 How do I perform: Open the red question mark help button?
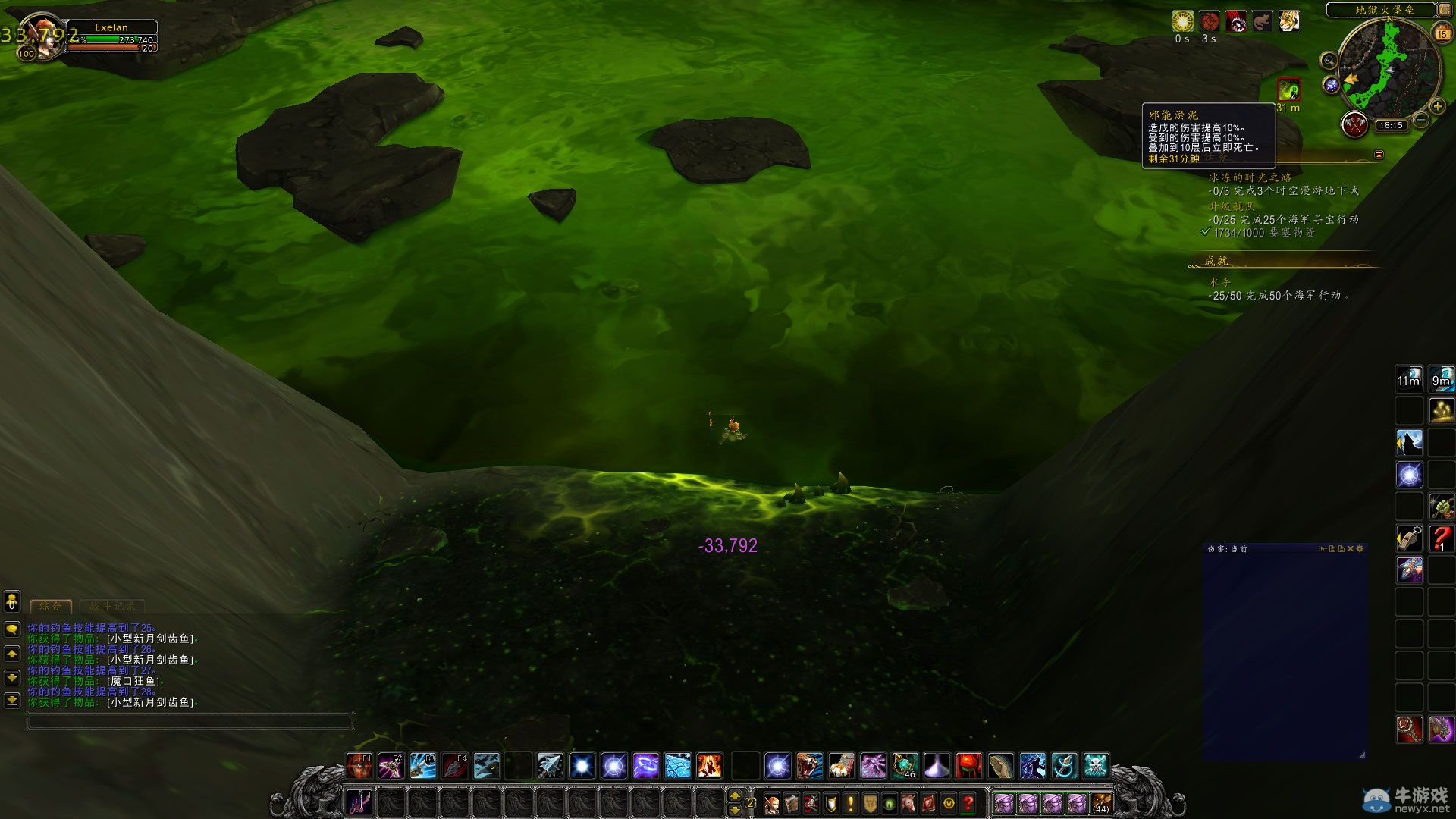click(968, 803)
